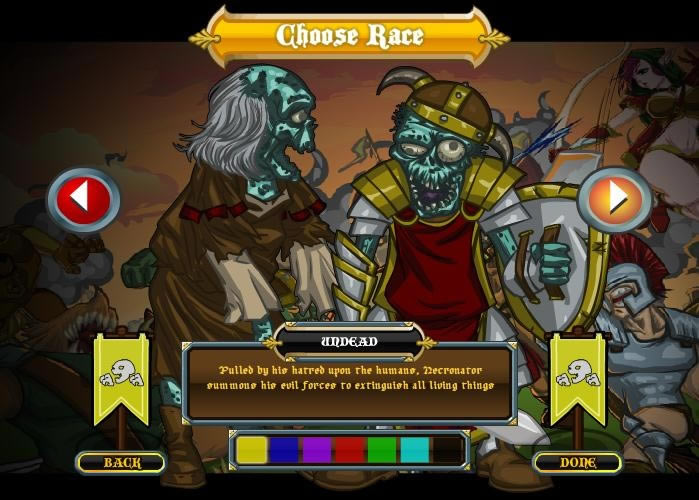Choose the dark blue color swatch
This screenshot has width=699, height=500.
click(x=284, y=450)
